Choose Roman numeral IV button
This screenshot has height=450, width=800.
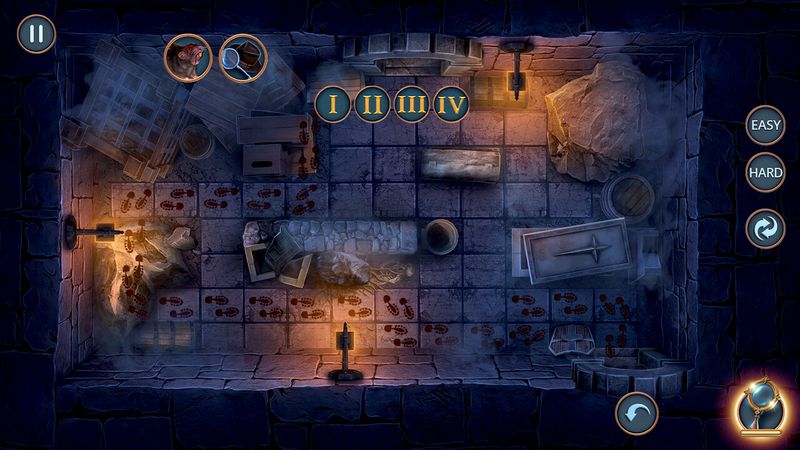pyautogui.click(x=450, y=104)
